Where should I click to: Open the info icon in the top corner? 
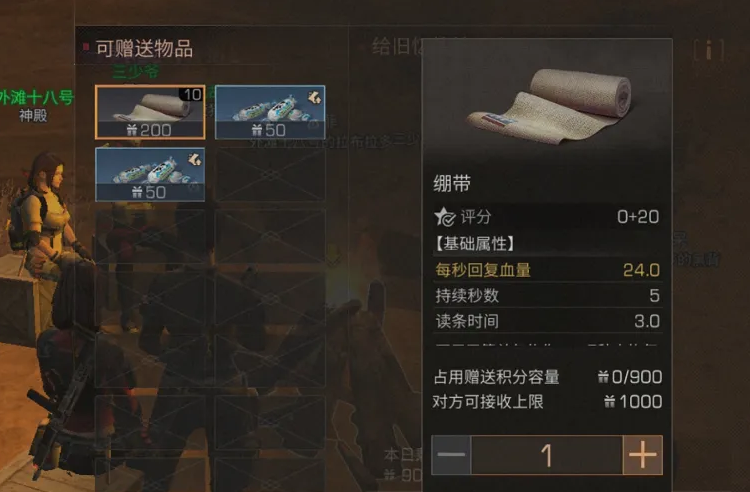click(709, 49)
